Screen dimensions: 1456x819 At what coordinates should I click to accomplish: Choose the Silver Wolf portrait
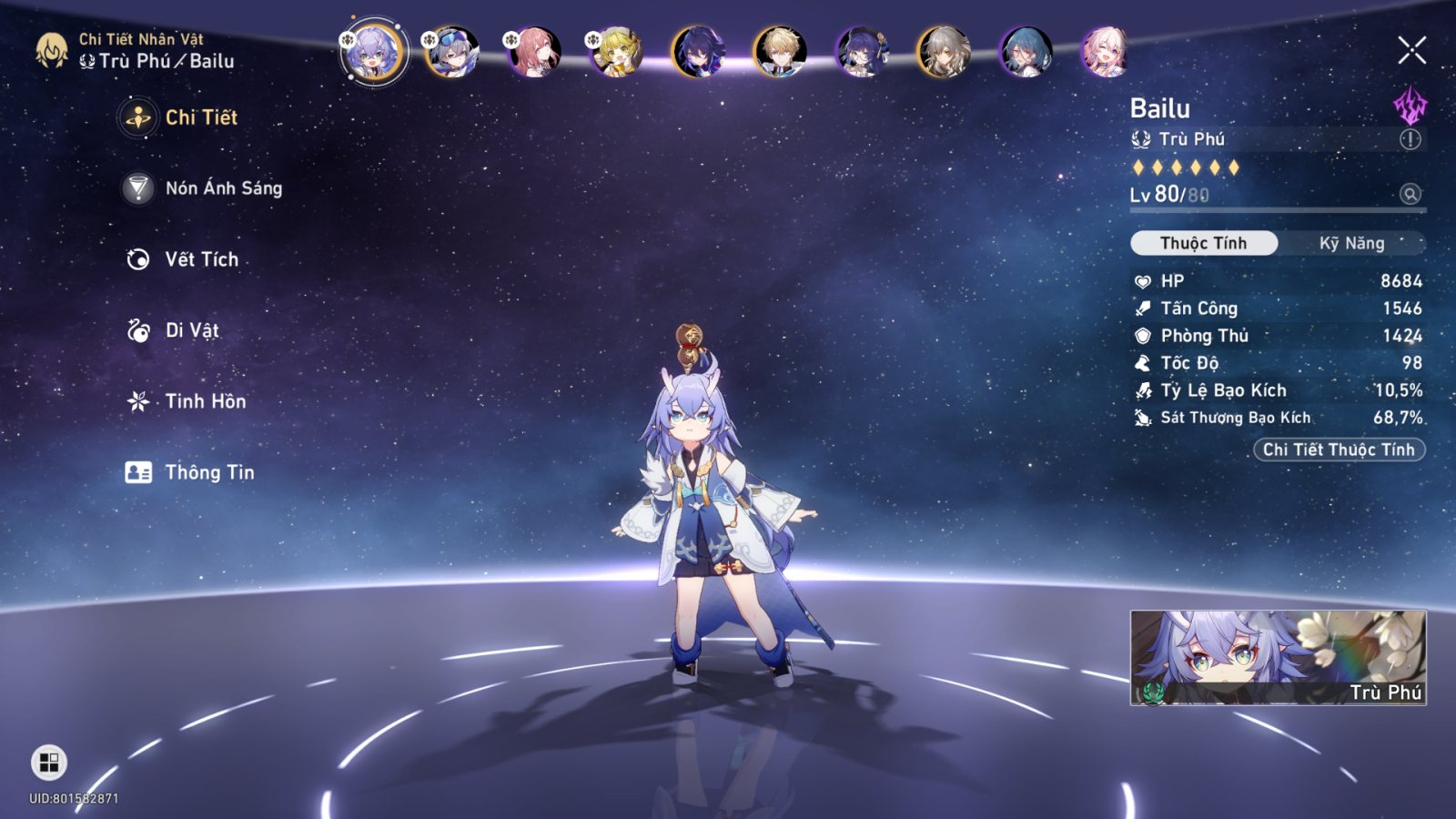[452, 52]
